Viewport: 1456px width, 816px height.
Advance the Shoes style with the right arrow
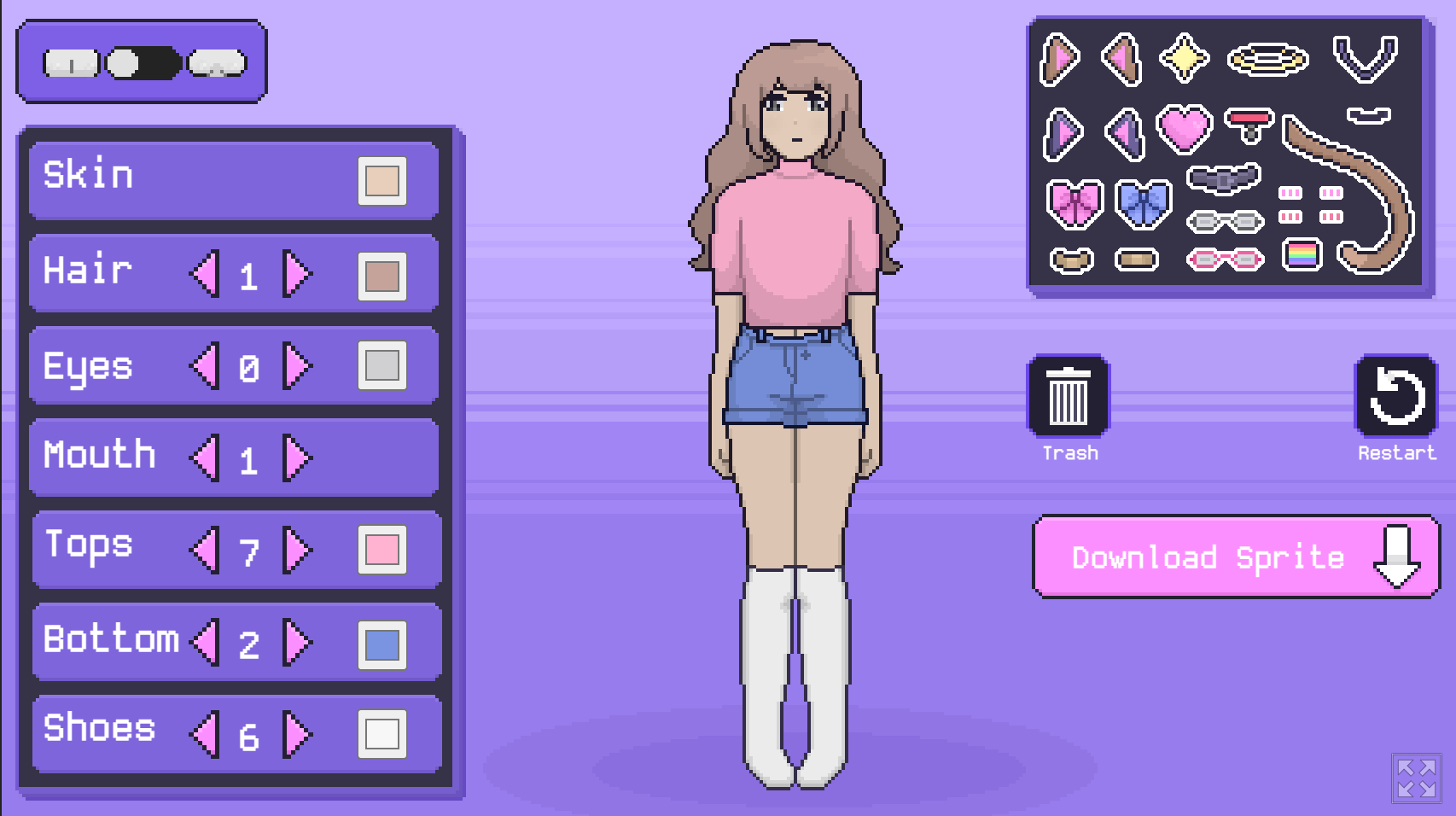(x=294, y=732)
